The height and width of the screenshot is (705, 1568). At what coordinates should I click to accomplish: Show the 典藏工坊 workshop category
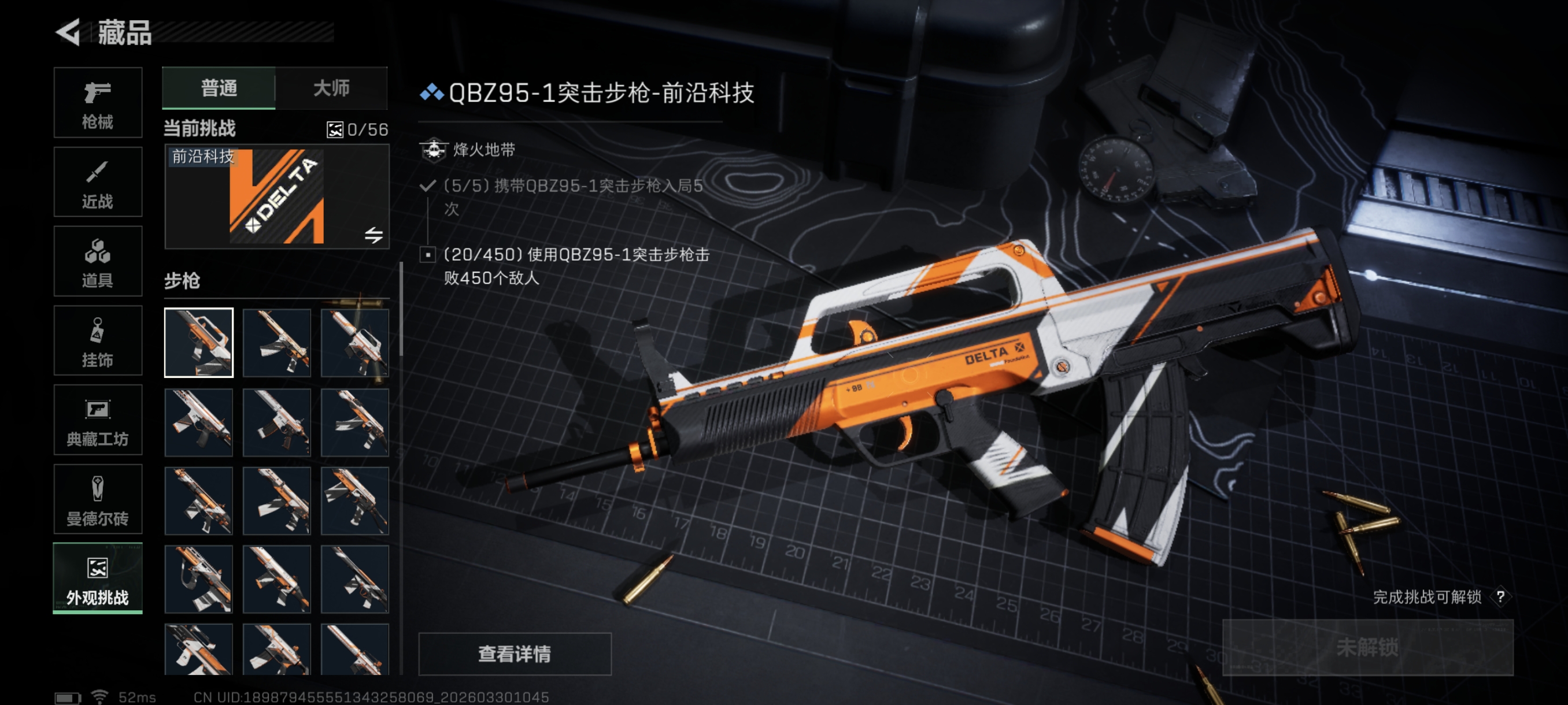pyautogui.click(x=97, y=420)
